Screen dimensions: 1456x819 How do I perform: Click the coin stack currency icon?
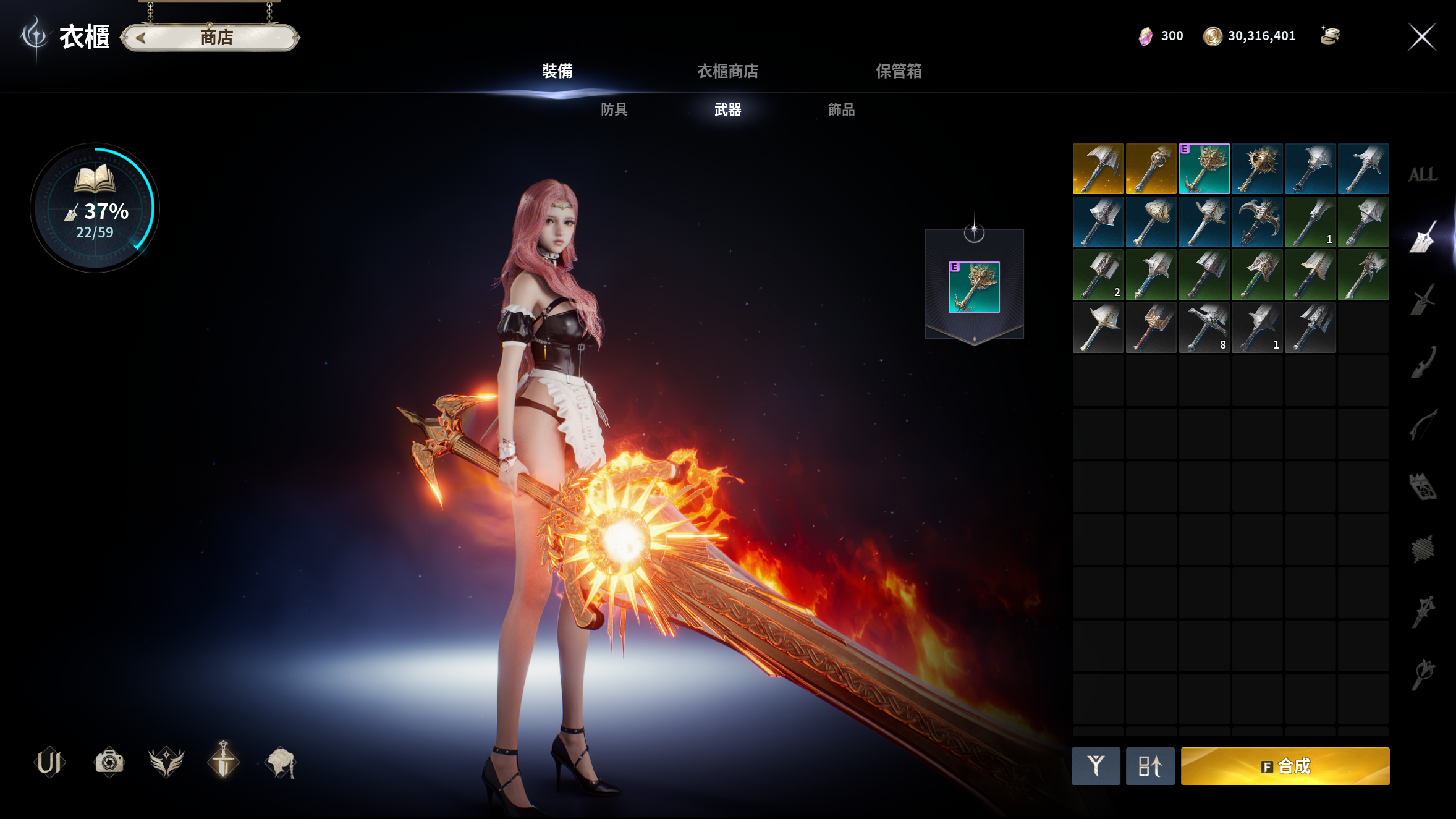click(x=1330, y=36)
